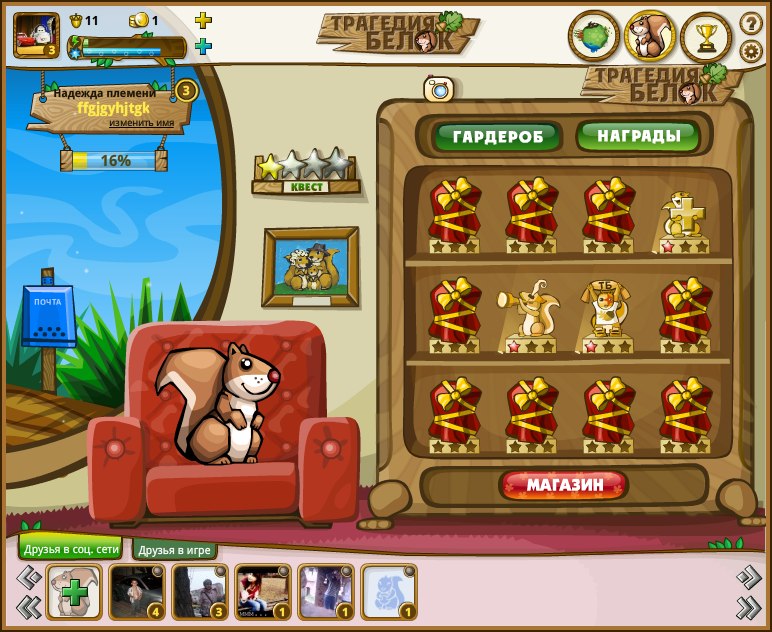This screenshot has height=632, width=772.
Task: Switch to Друзья в игре tab
Action: 175,550
